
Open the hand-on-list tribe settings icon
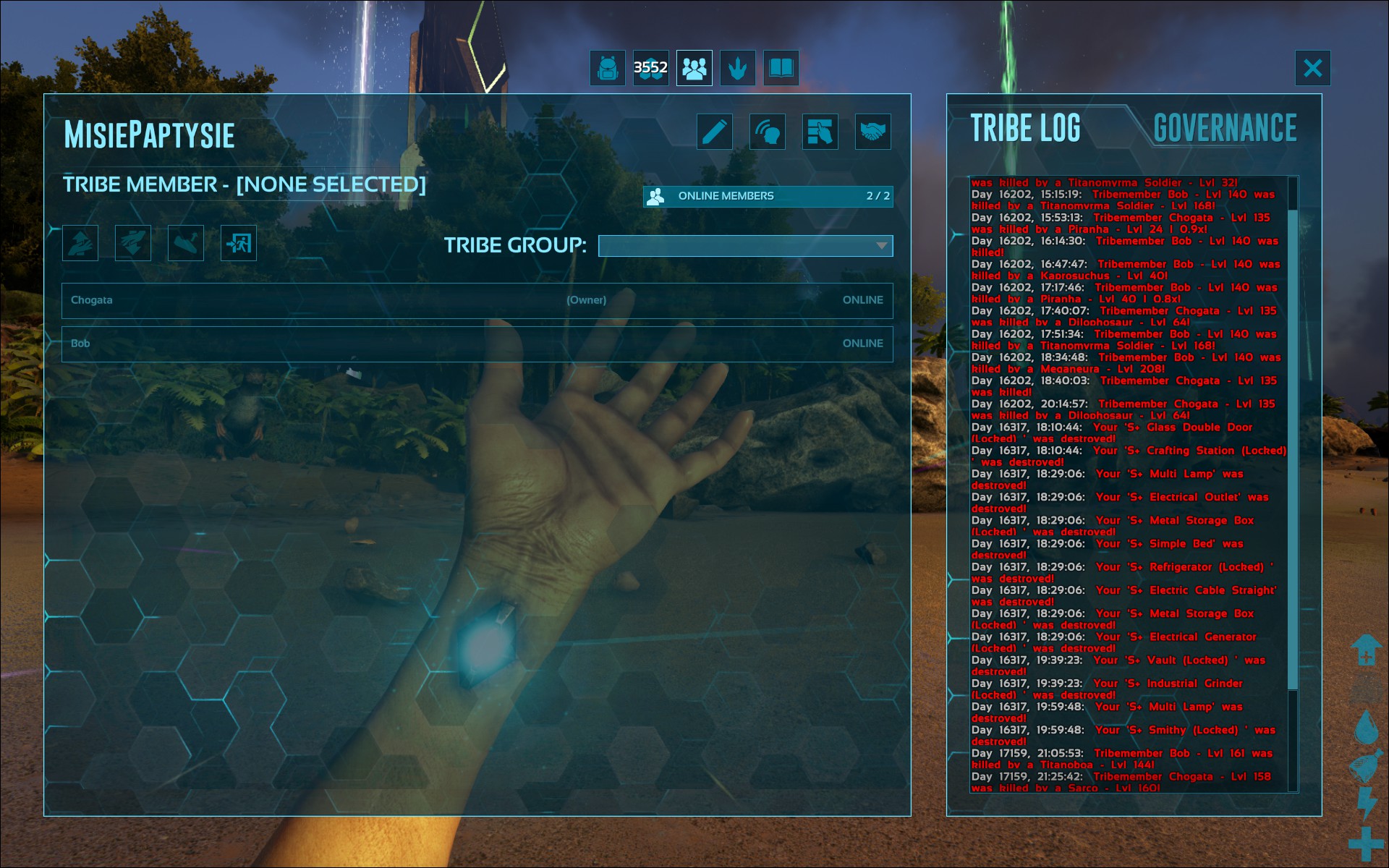(x=820, y=132)
